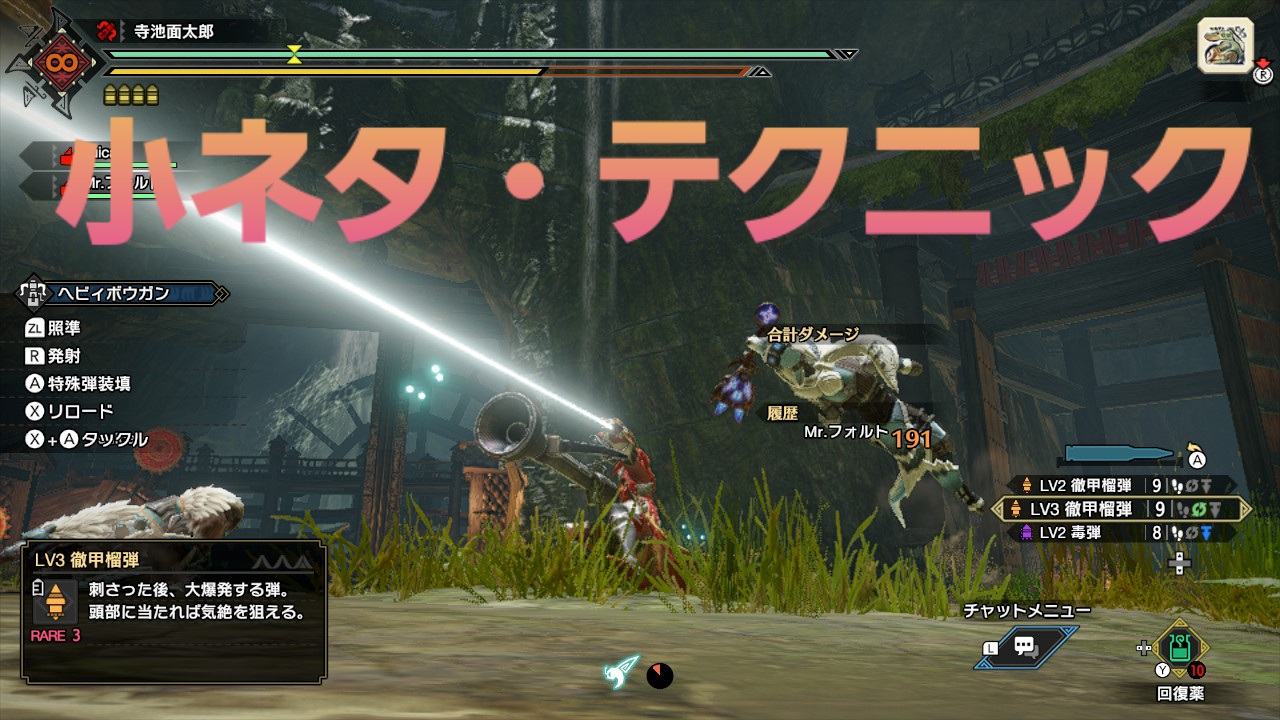Use the 回復薬 potion item
Screen dimensions: 1280x720
[1180, 650]
